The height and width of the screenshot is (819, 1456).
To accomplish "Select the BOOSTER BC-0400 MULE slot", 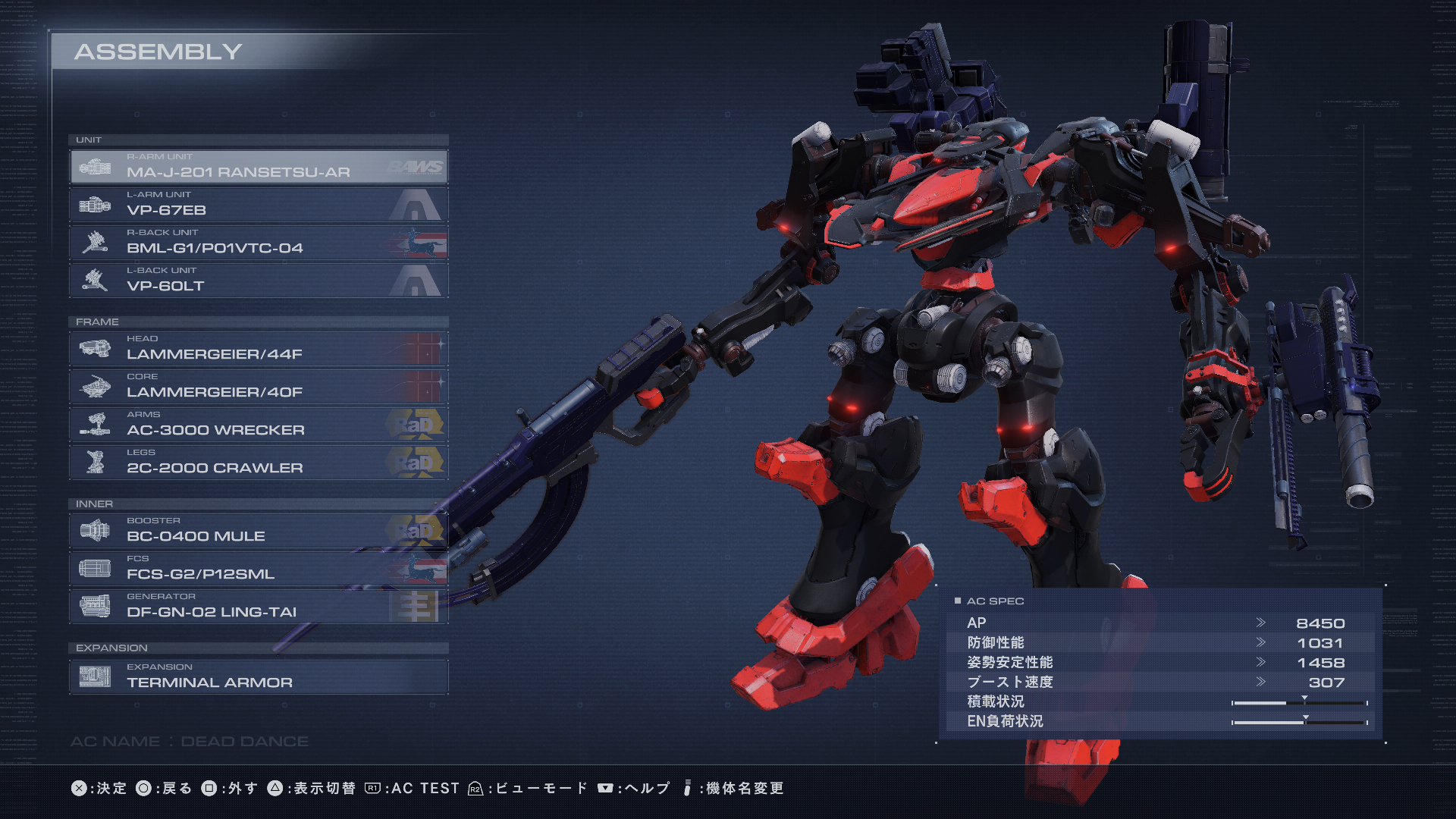I will pyautogui.click(x=258, y=531).
